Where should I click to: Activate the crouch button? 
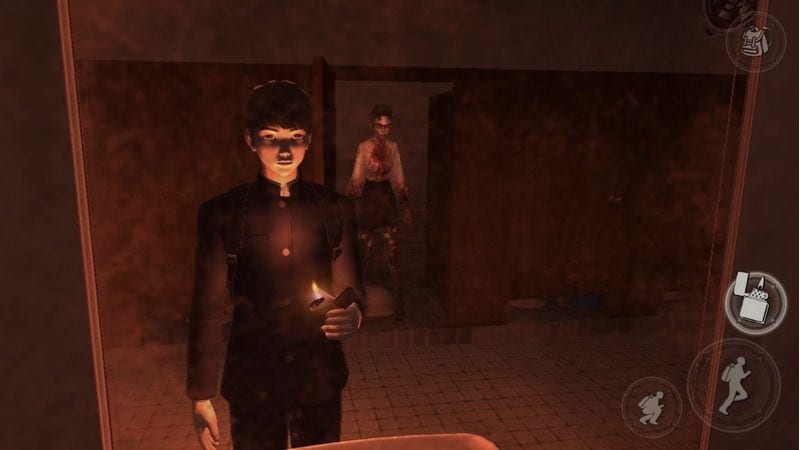point(650,406)
